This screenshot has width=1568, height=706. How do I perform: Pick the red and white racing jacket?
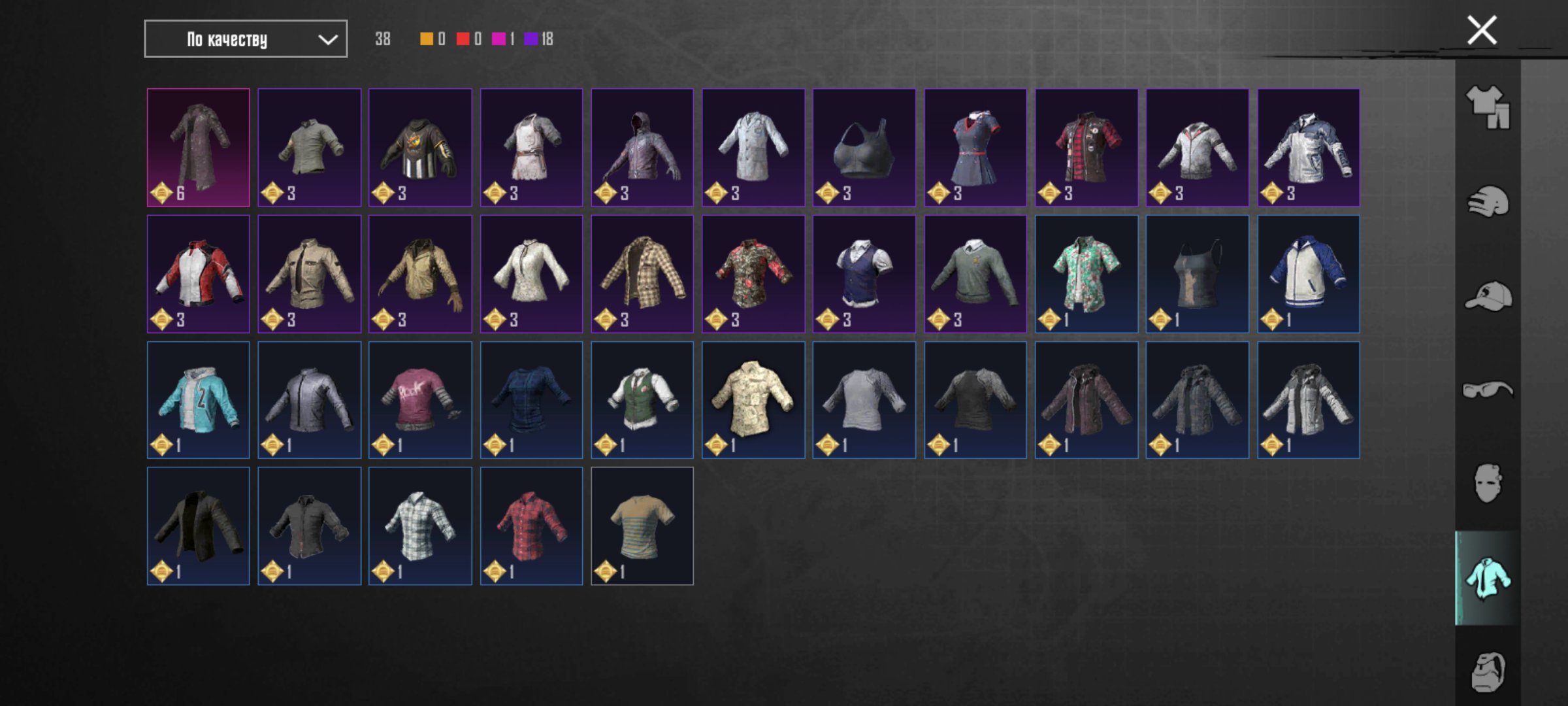click(199, 273)
